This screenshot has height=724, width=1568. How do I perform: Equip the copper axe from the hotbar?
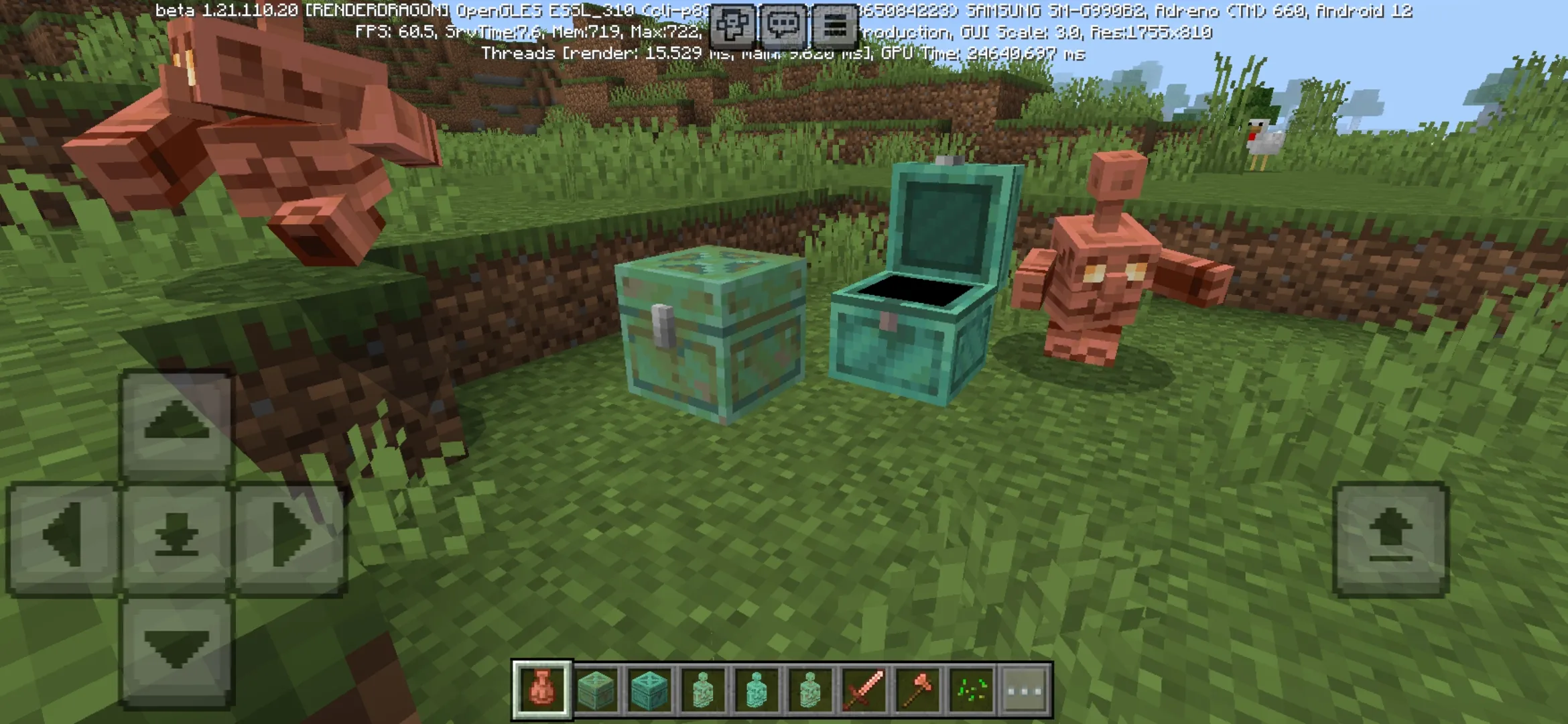point(917,689)
